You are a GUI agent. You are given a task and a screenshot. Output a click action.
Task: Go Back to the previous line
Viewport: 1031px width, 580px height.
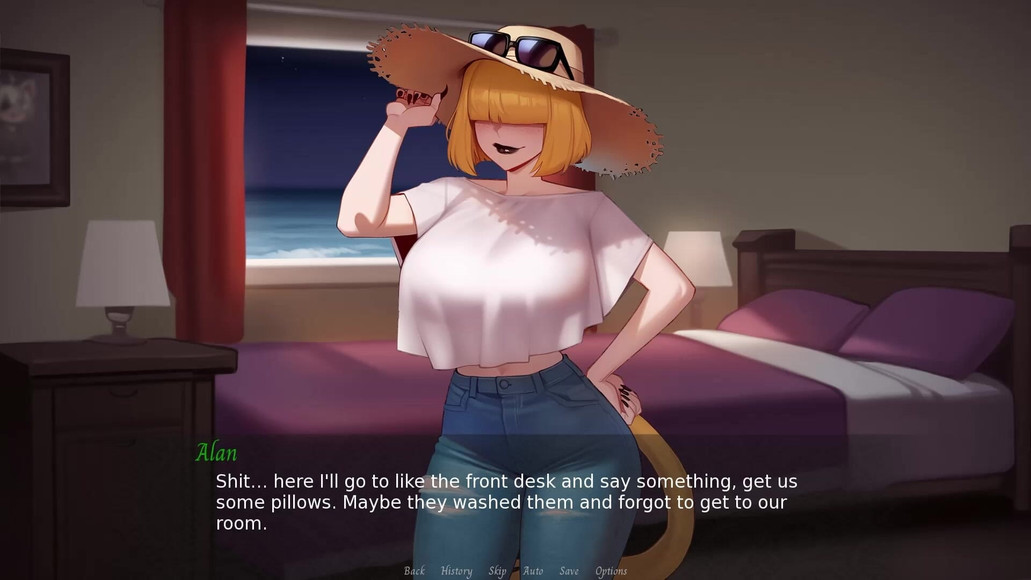point(414,571)
